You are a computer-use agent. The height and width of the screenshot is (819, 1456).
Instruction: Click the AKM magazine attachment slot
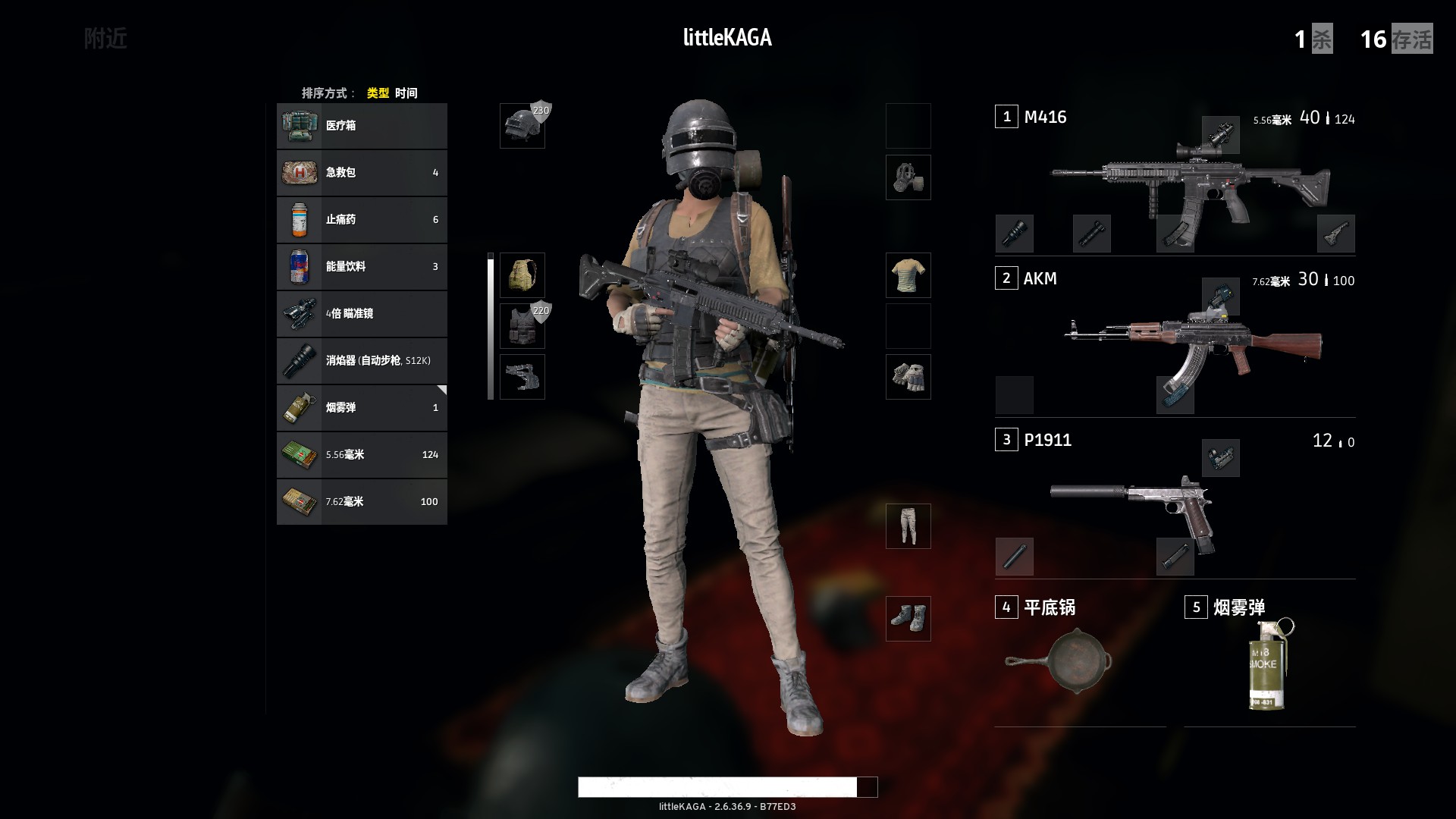(1174, 395)
